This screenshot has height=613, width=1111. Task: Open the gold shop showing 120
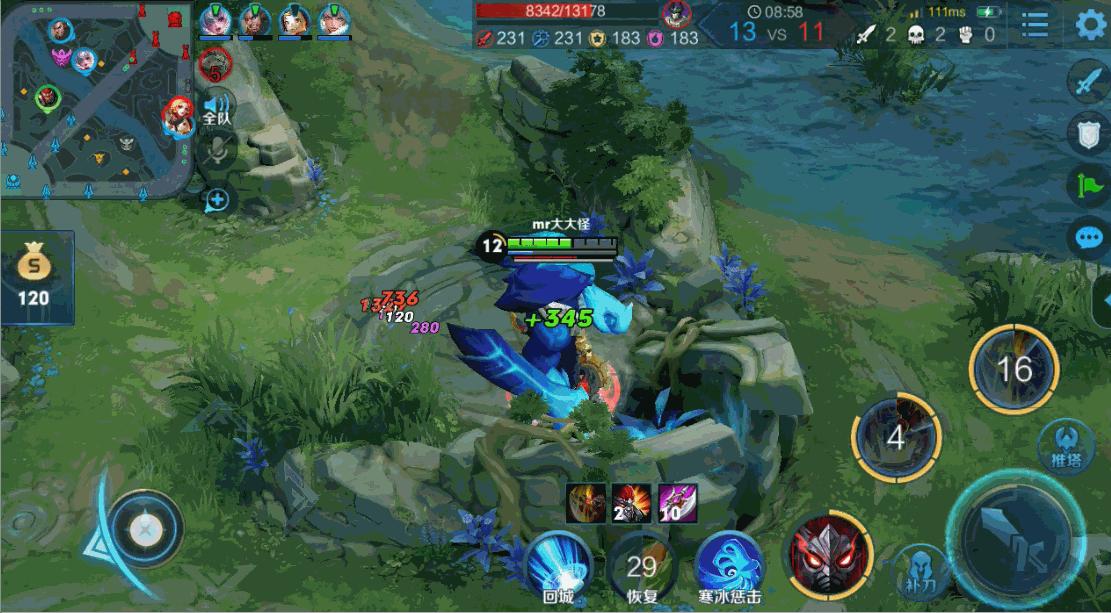[x=35, y=278]
